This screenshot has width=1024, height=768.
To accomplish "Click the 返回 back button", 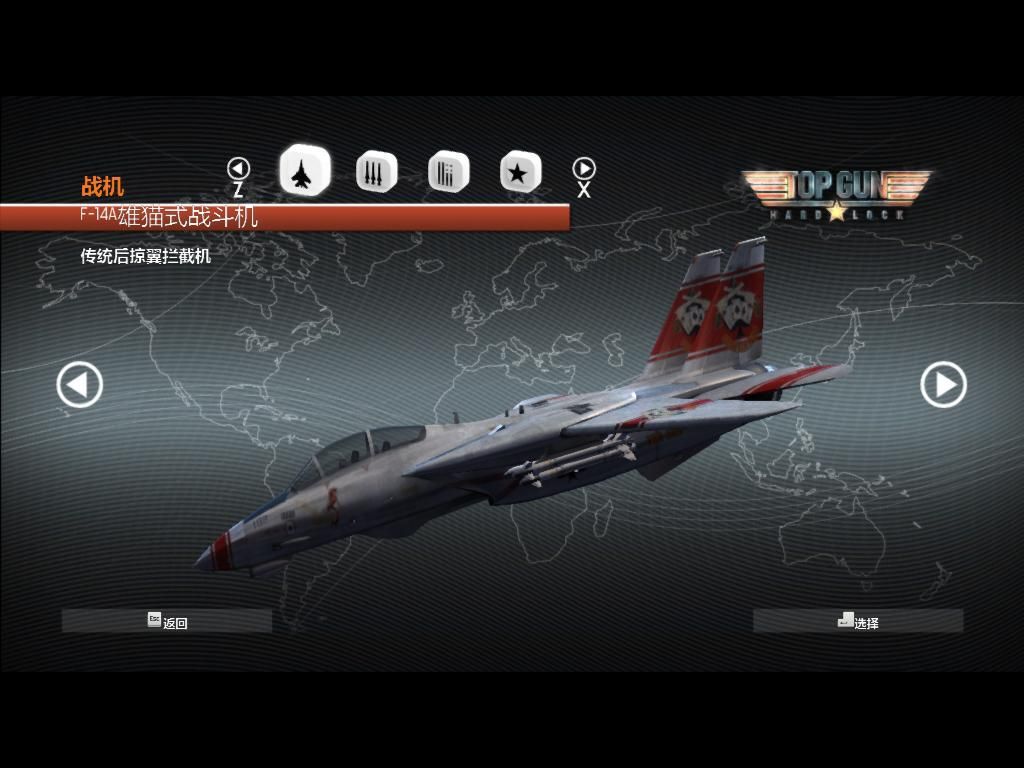I will (167, 621).
